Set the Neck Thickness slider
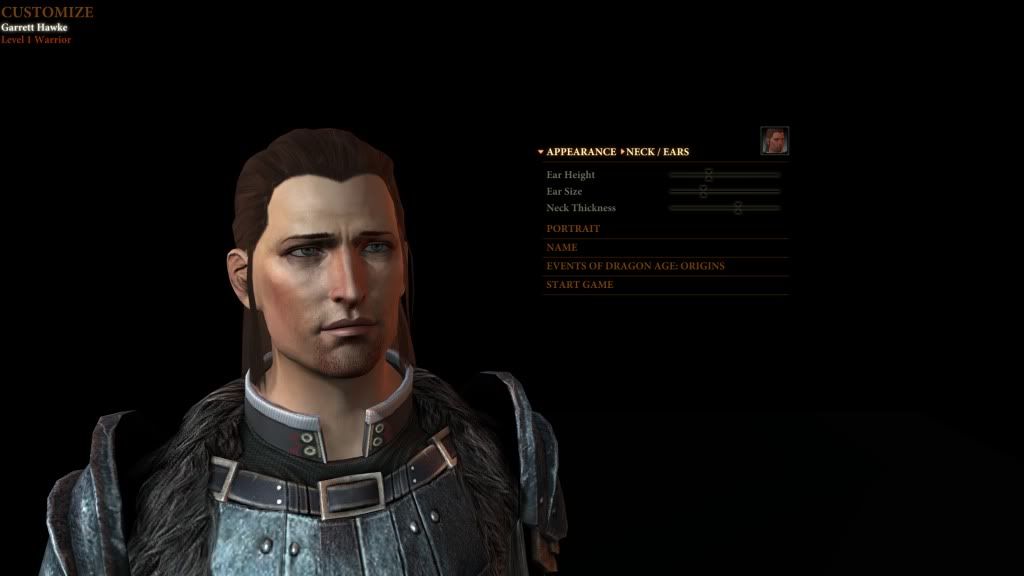Viewport: 1024px width, 576px height. 738,208
